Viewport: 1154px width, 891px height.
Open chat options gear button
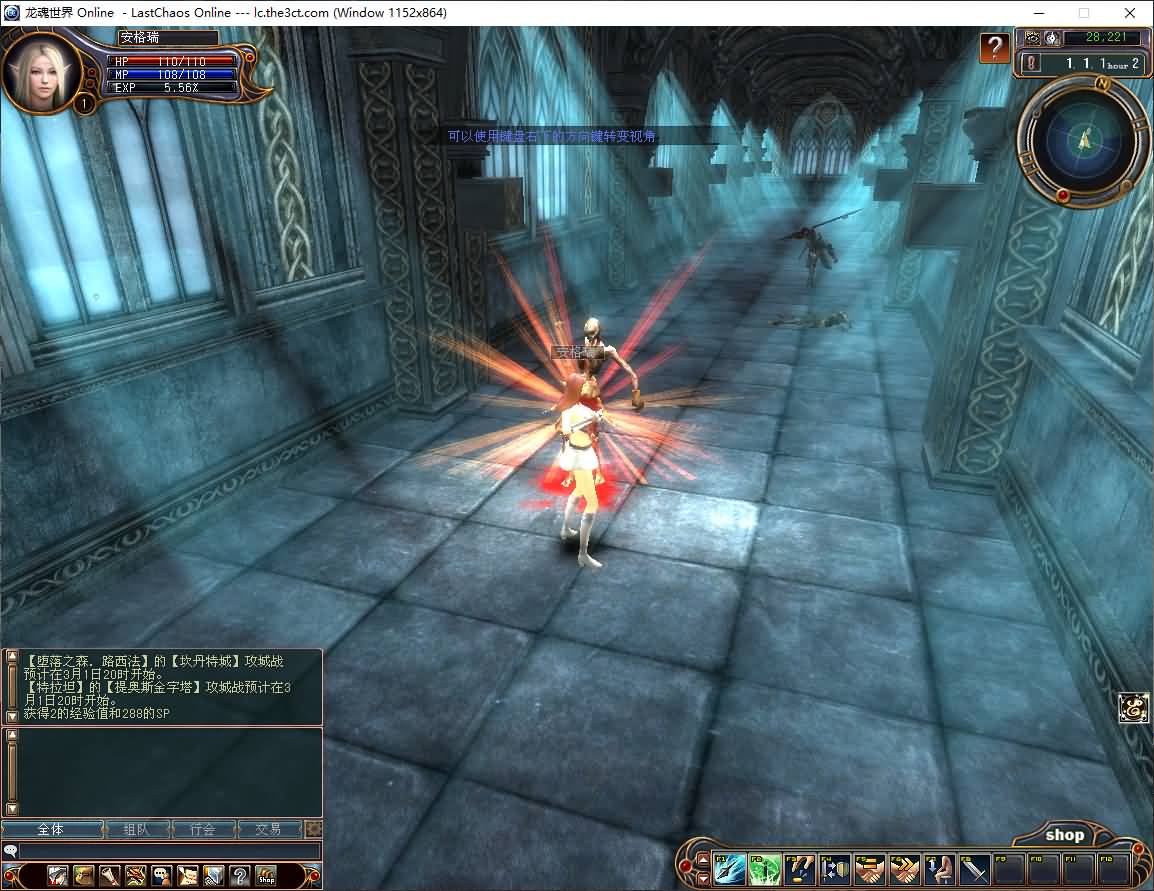click(313, 830)
